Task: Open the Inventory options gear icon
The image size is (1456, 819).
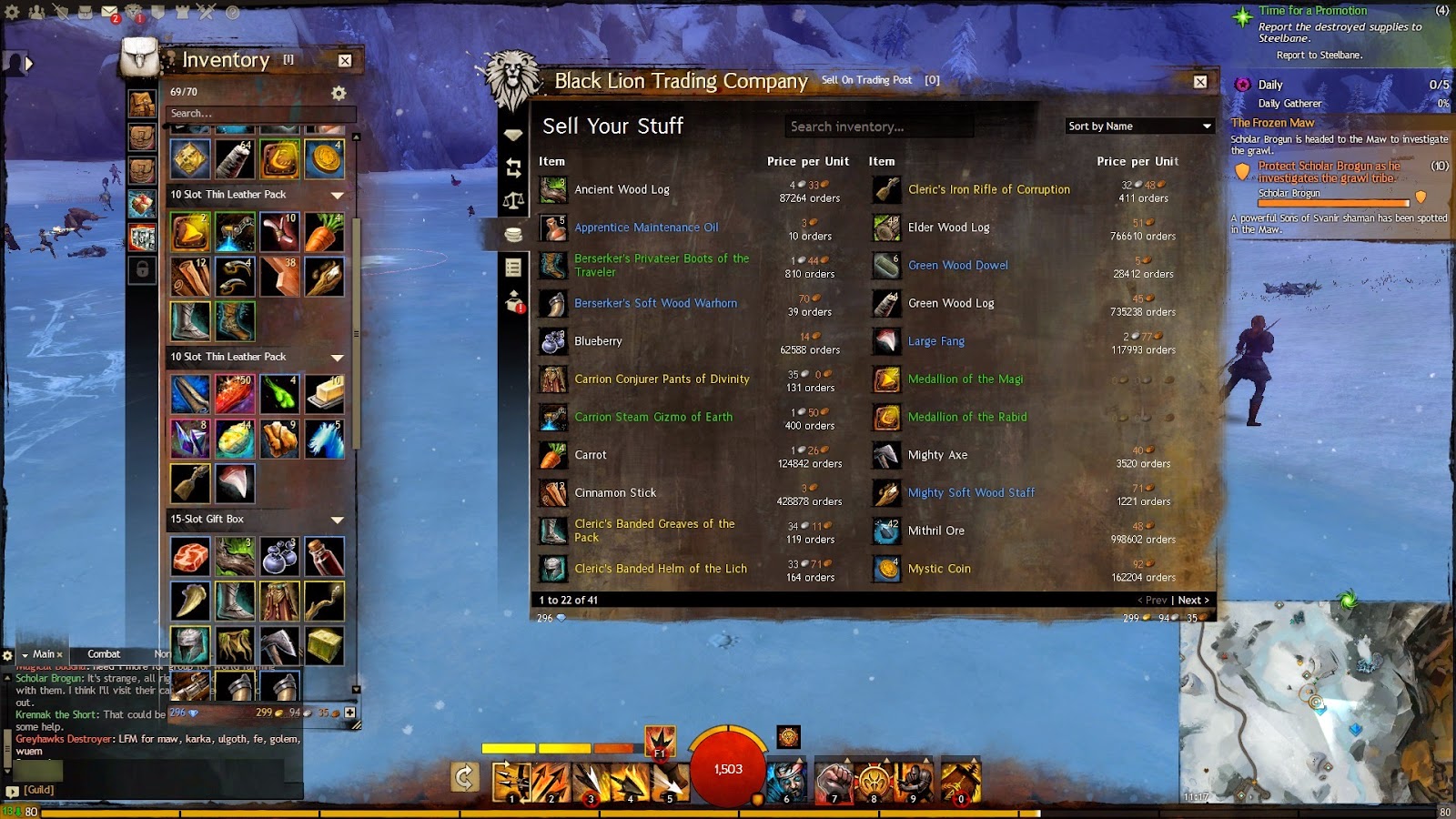Action: pyautogui.click(x=339, y=92)
